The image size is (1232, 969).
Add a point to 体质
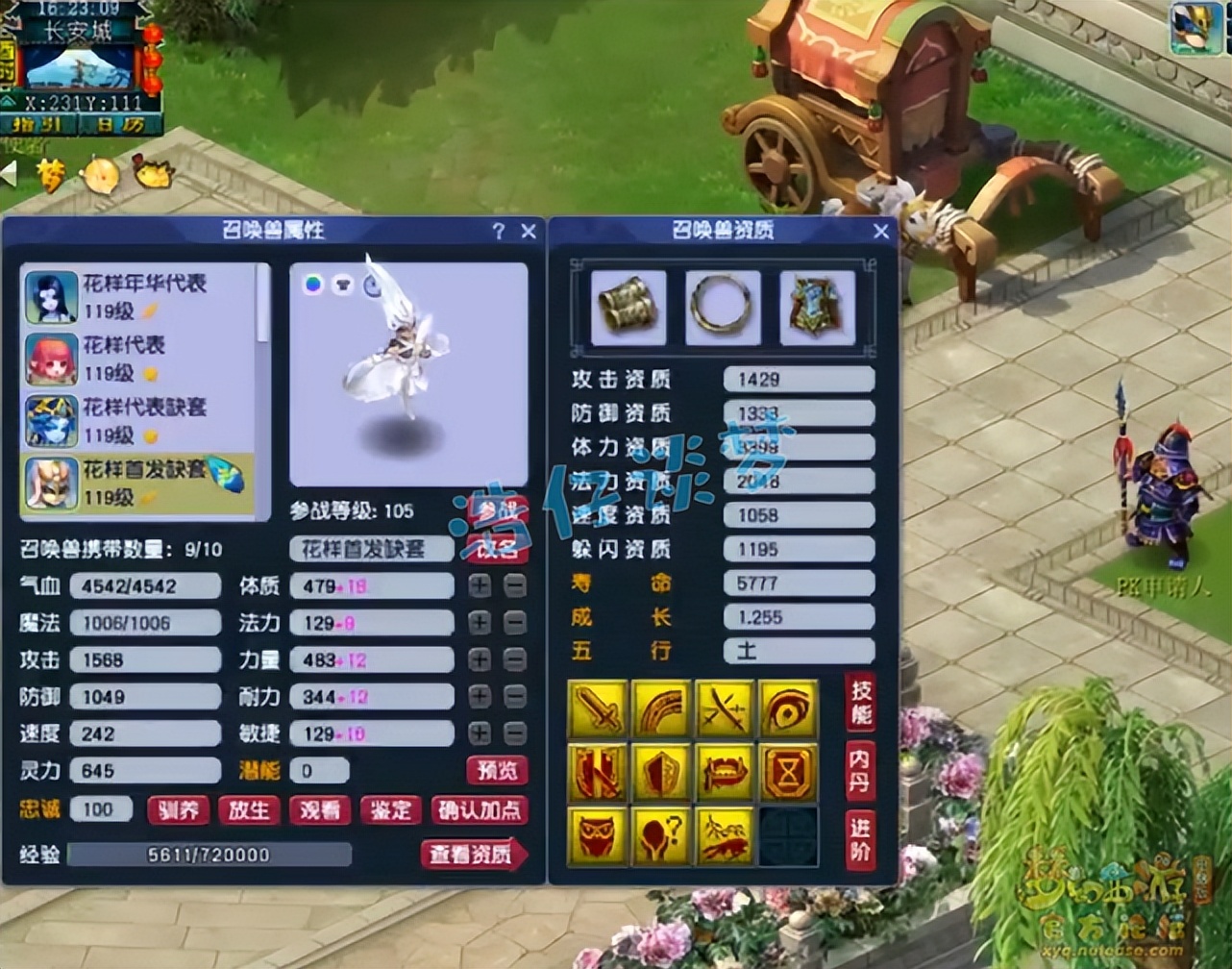[x=480, y=585]
